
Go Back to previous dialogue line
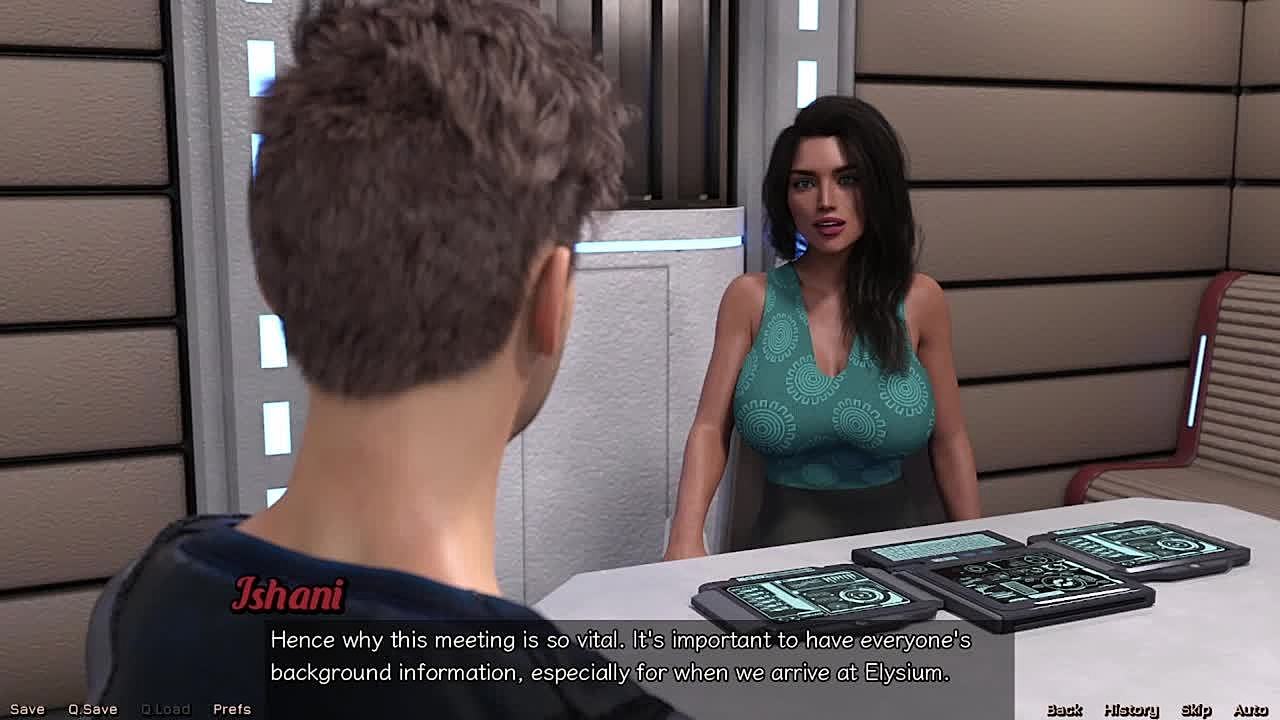(x=1064, y=710)
